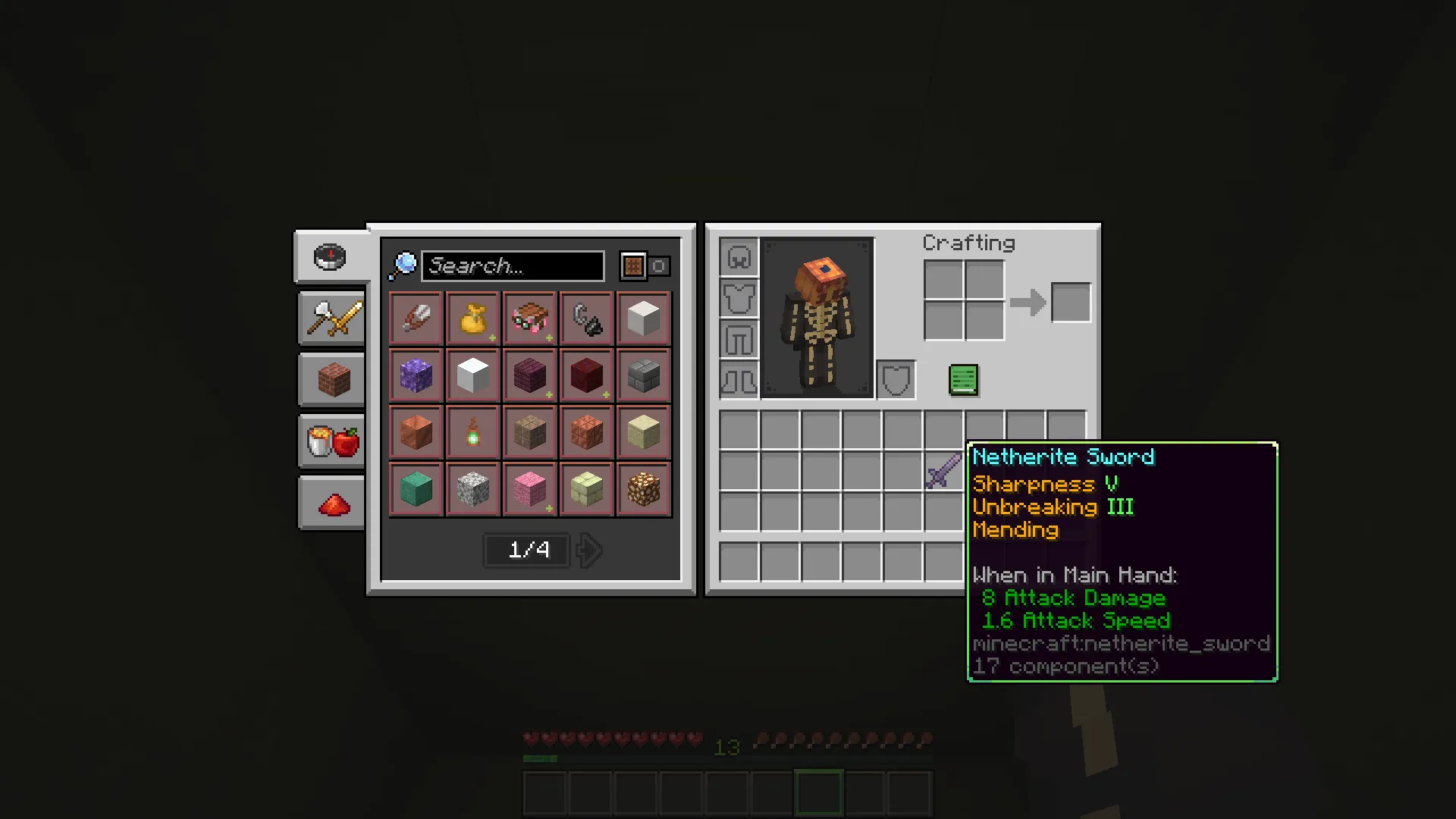Viewport: 1456px width, 819px height.
Task: Click the shield offhand slot
Action: pyautogui.click(x=896, y=379)
